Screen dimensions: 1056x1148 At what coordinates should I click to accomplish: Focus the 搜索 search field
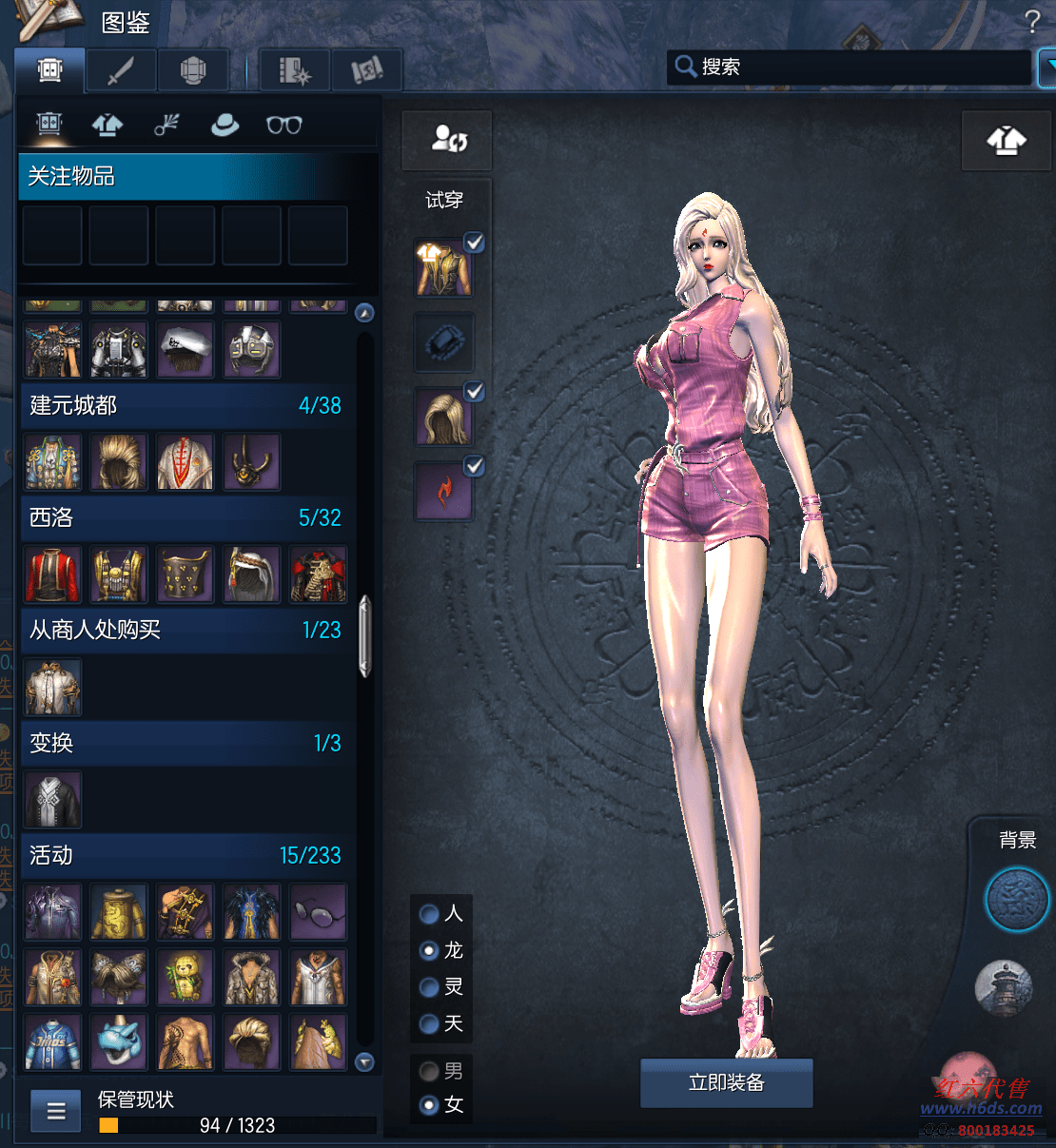point(847,68)
